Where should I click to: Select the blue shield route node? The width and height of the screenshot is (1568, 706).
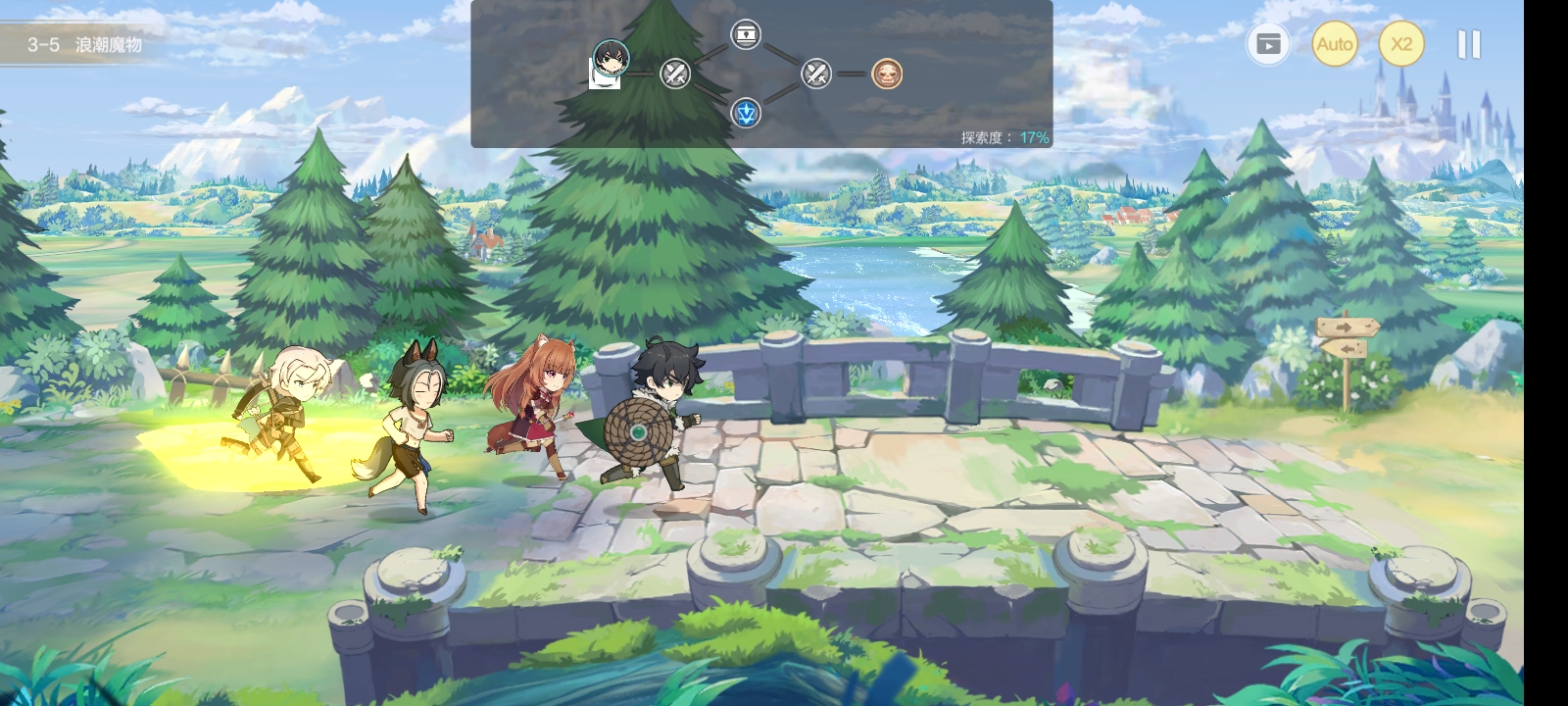tap(747, 113)
